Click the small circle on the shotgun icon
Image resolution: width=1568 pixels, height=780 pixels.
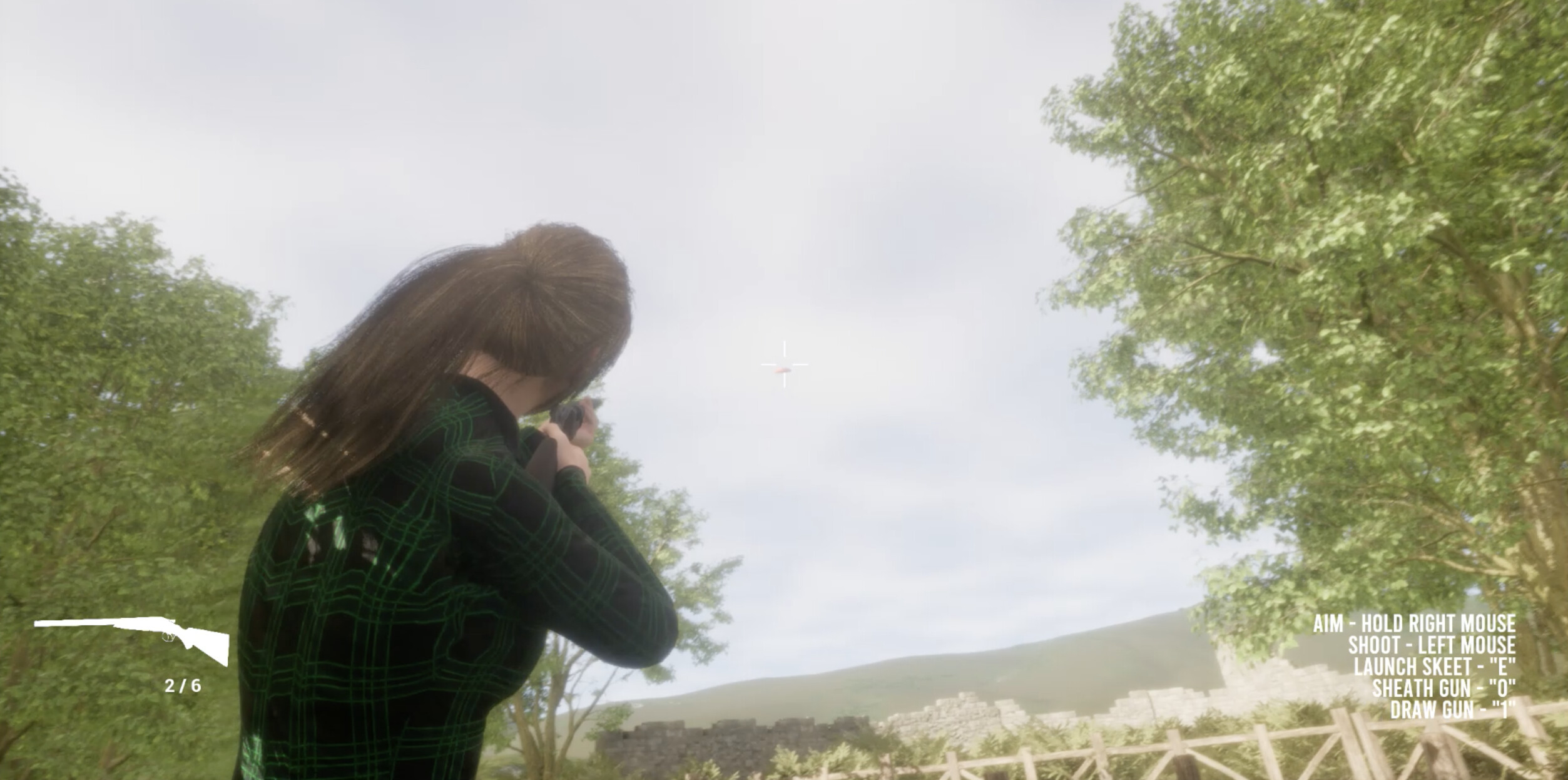168,637
